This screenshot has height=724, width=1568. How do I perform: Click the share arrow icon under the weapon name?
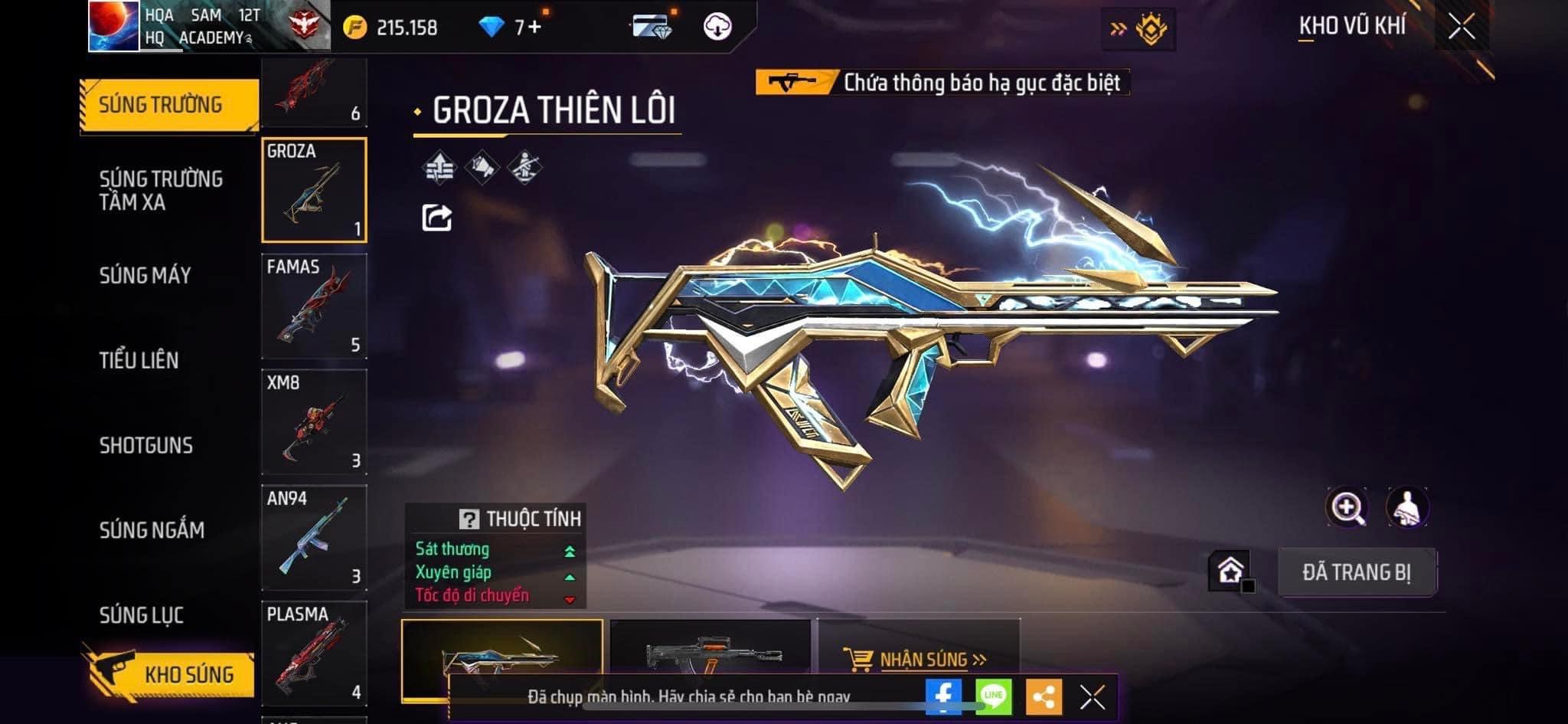pos(437,218)
